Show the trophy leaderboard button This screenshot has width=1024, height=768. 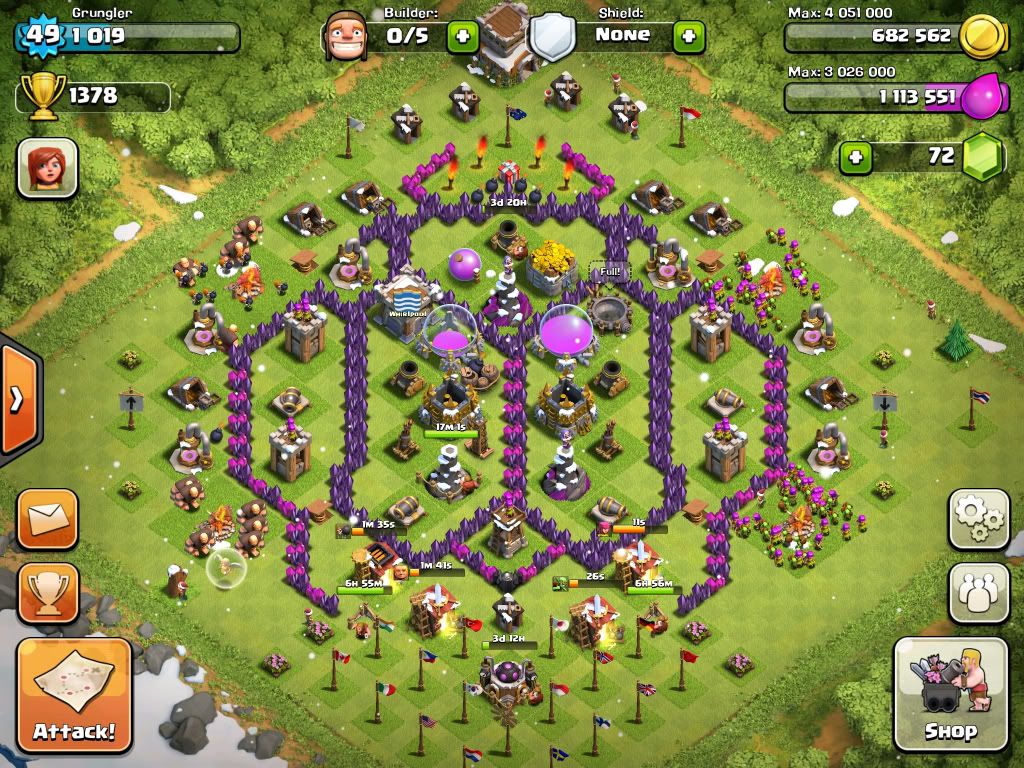point(47,592)
